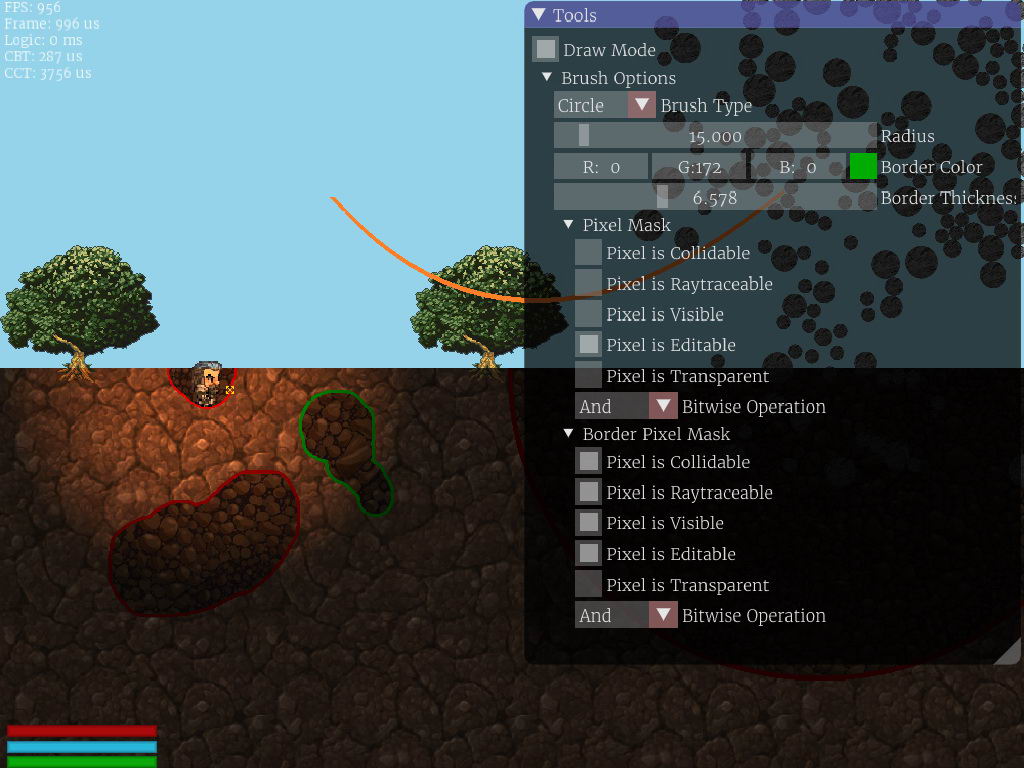The width and height of the screenshot is (1024, 768).
Task: Click the Radius slider showing 15.000
Action: click(x=715, y=136)
